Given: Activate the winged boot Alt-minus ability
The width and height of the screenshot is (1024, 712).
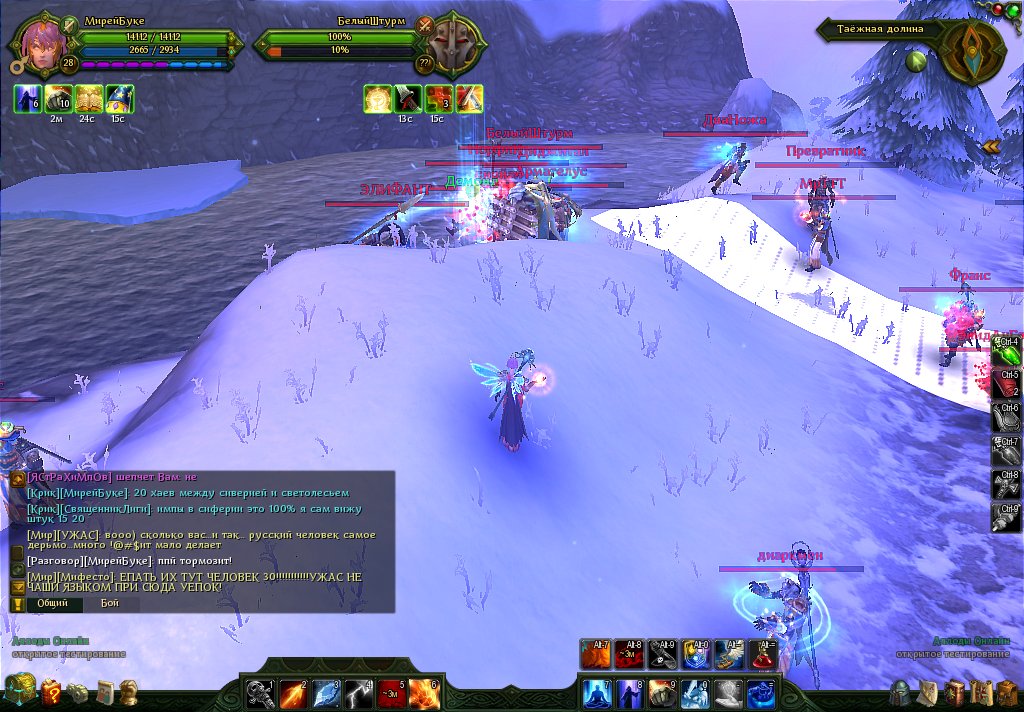Looking at the screenshot, I should (729, 654).
